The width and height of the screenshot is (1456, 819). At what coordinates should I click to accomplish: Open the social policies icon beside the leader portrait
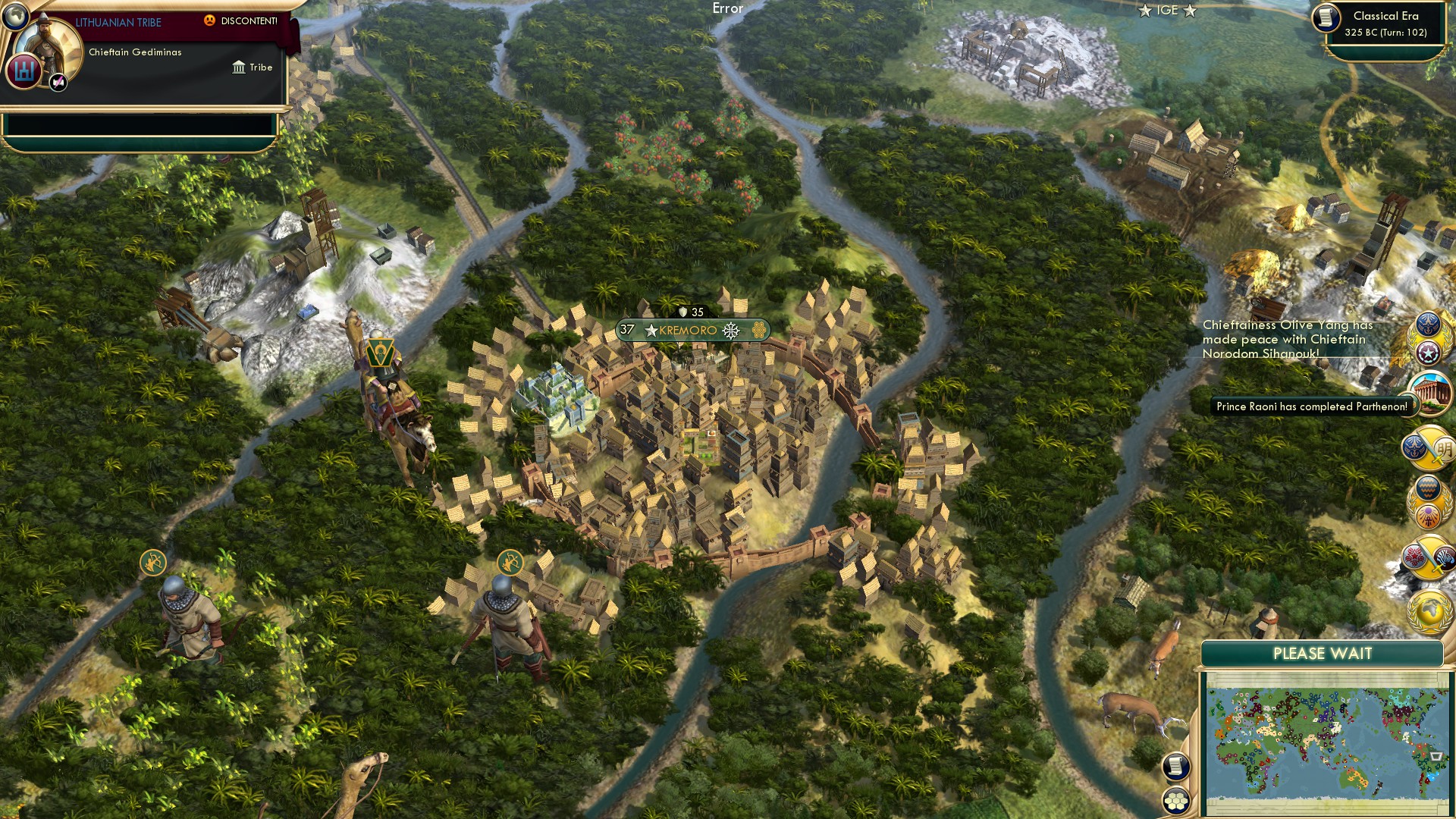click(24, 71)
